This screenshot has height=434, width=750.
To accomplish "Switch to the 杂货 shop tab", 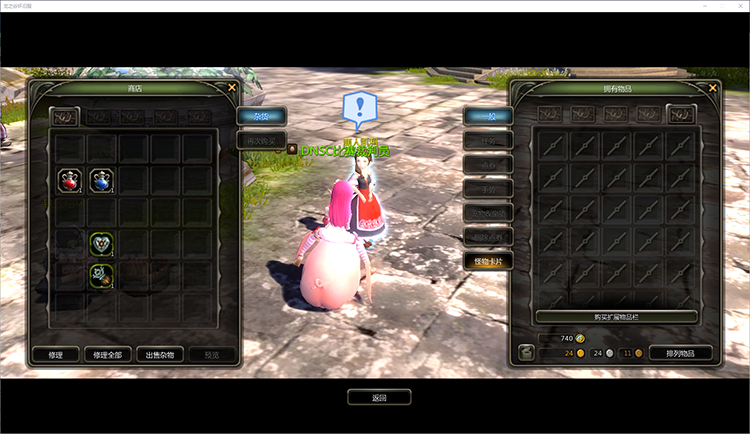I will 261,116.
